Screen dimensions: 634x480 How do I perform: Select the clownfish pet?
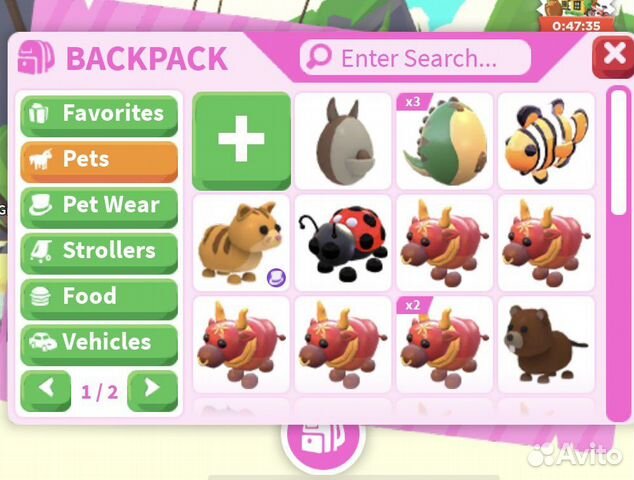click(x=545, y=141)
